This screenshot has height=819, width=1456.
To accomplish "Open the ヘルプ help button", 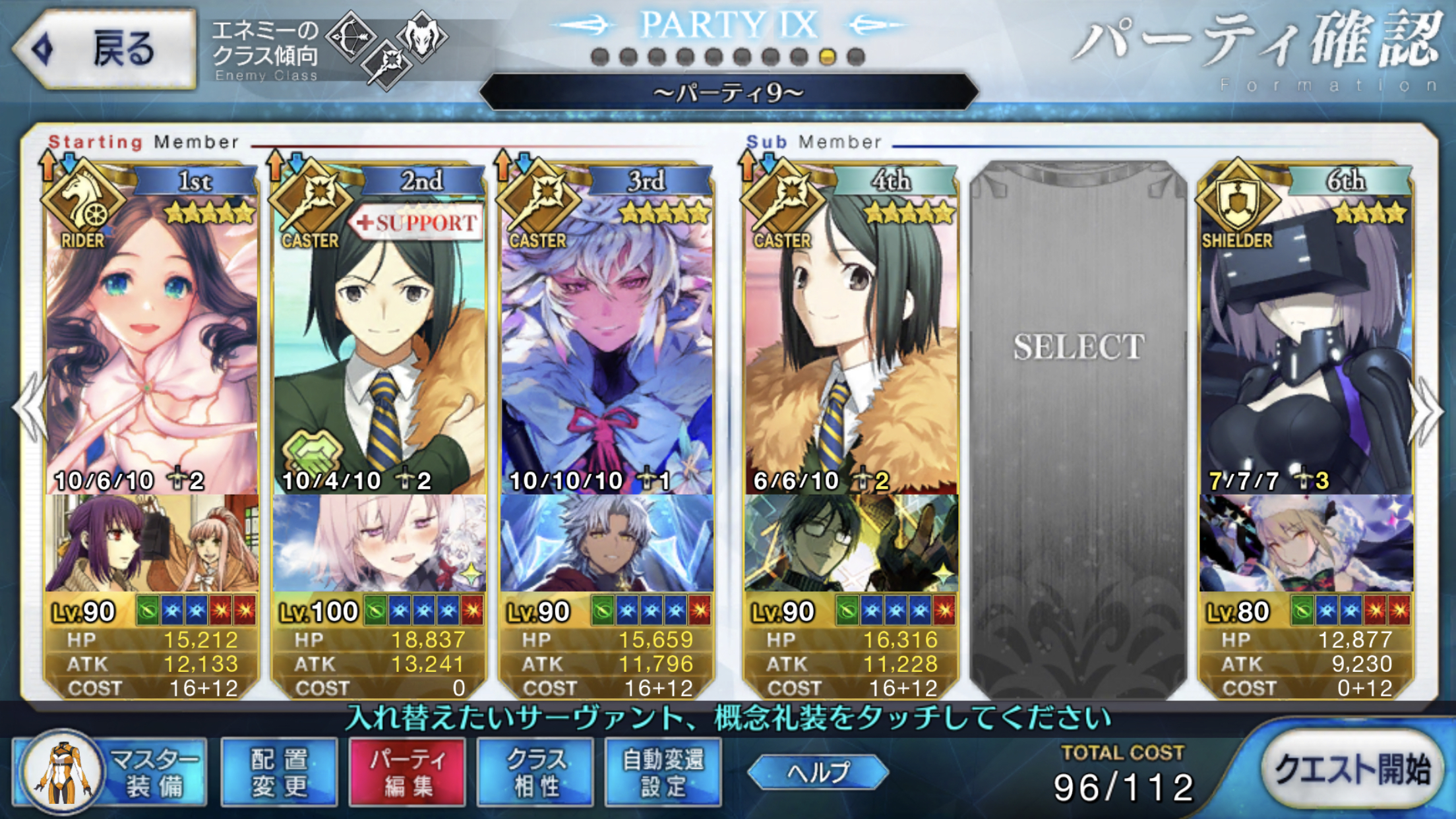I will click(x=818, y=772).
